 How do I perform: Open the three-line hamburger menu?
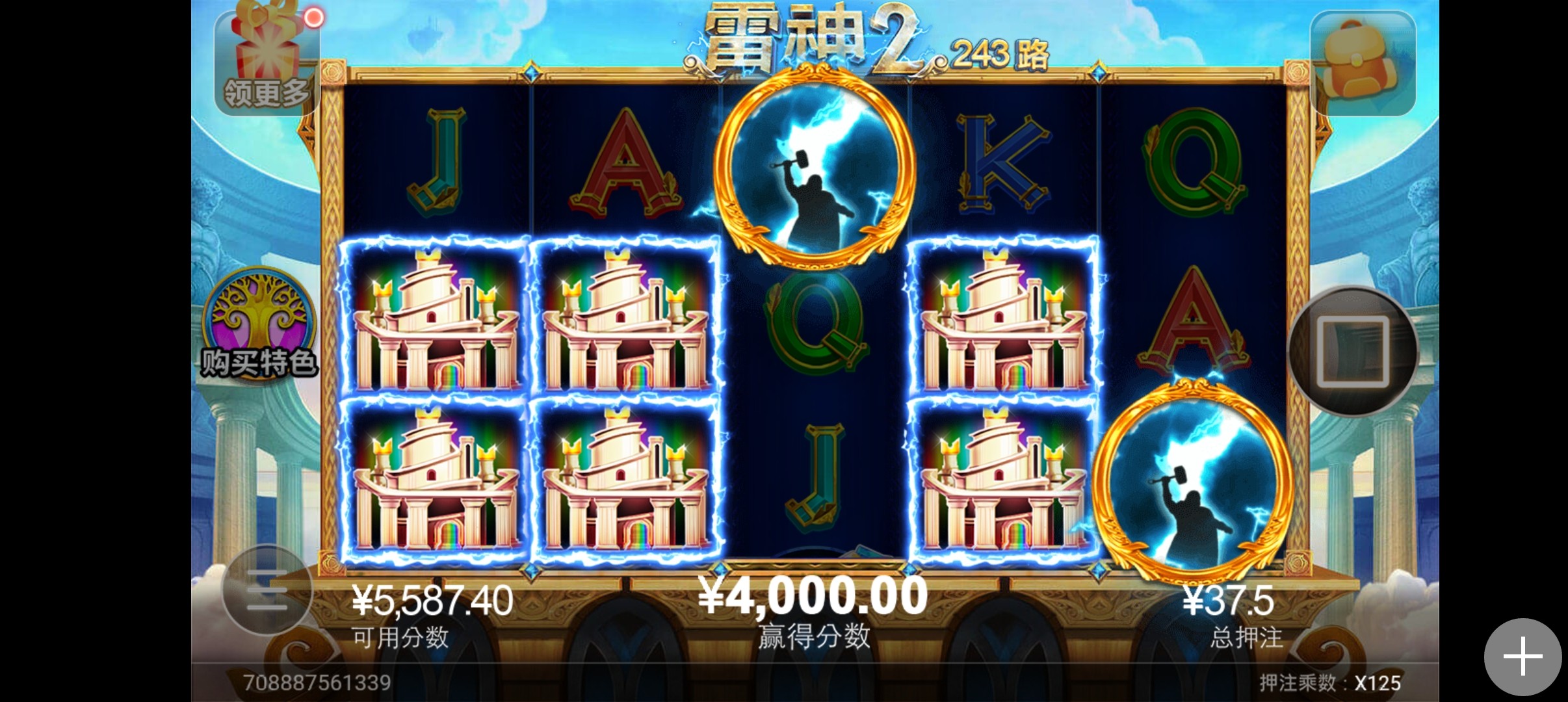(267, 590)
